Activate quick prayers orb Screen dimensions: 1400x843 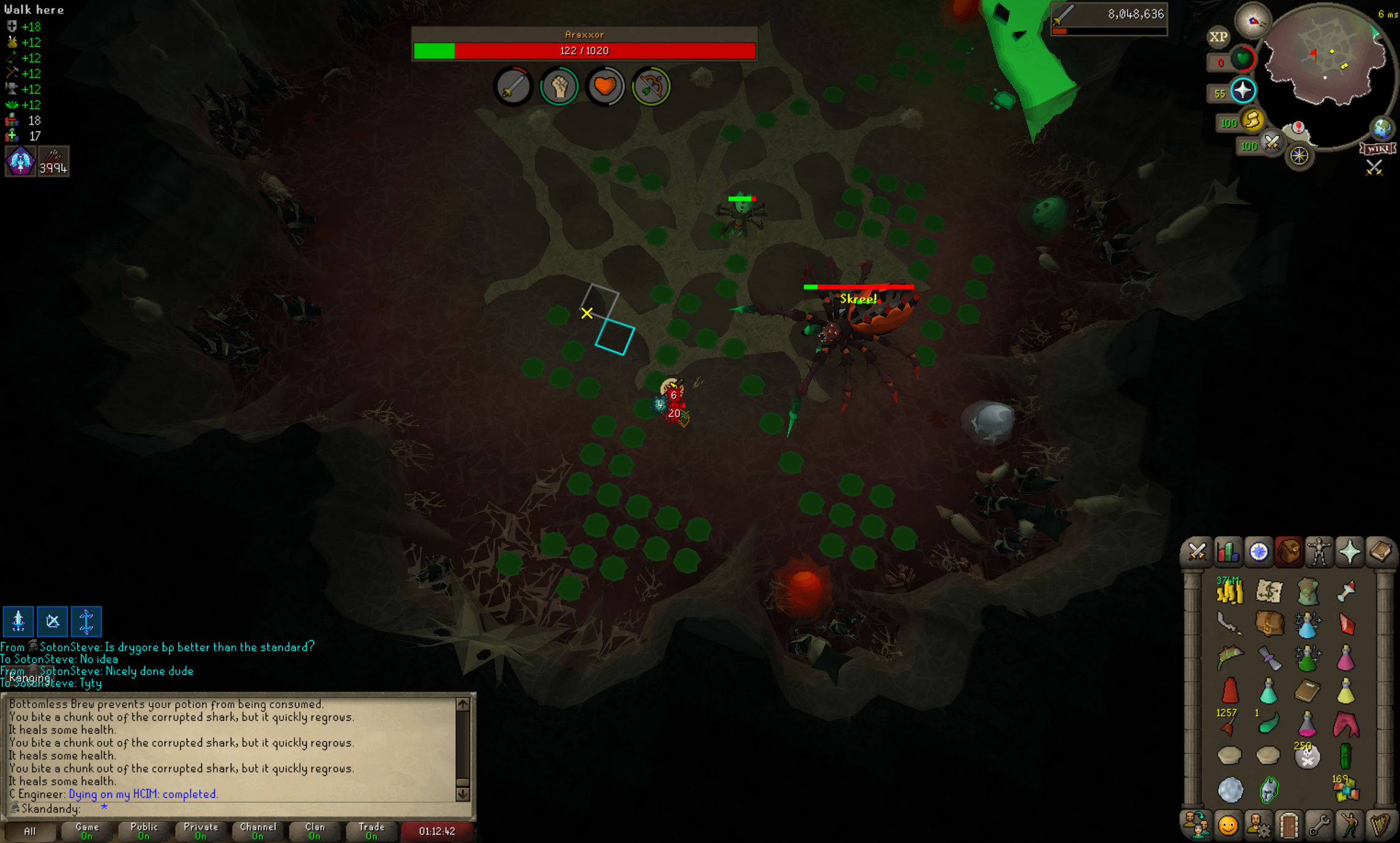pos(1243,91)
